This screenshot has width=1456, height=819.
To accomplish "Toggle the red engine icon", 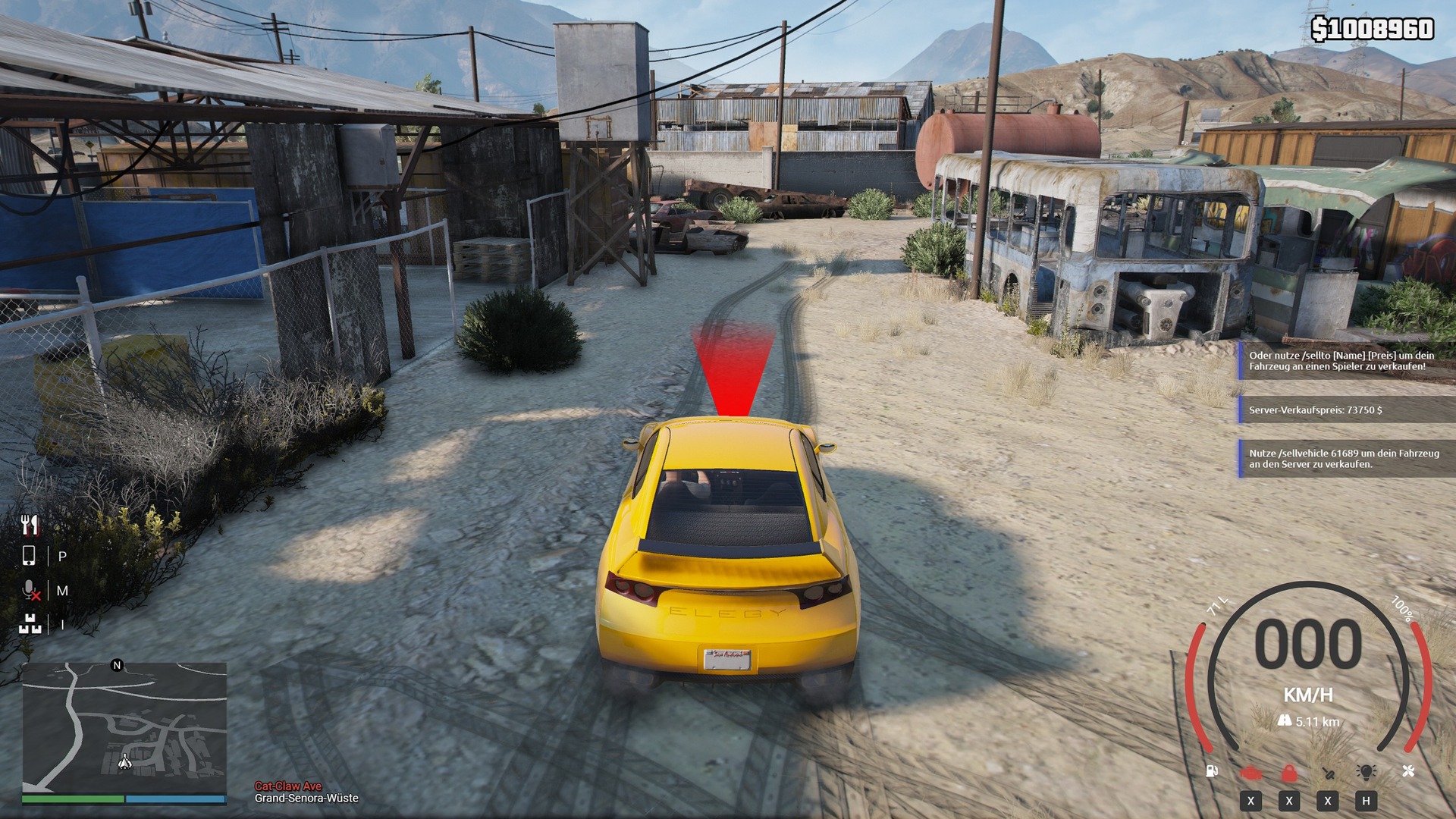I will [1250, 773].
